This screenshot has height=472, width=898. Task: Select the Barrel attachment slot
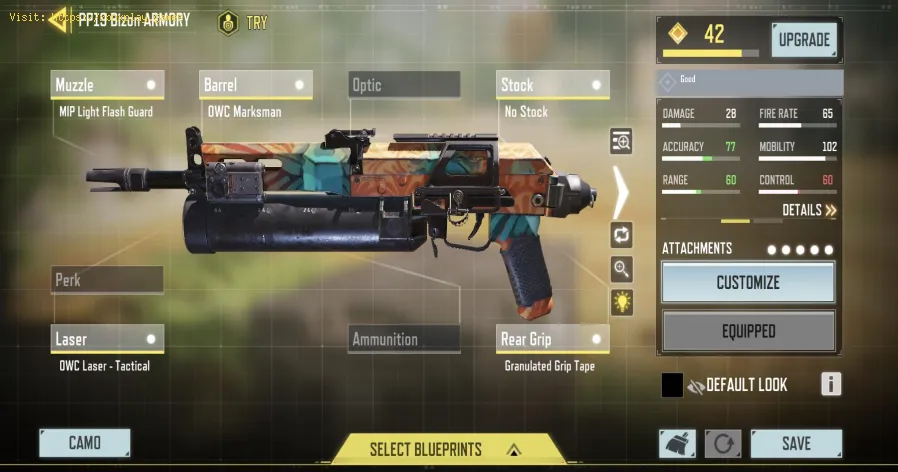[x=256, y=85]
